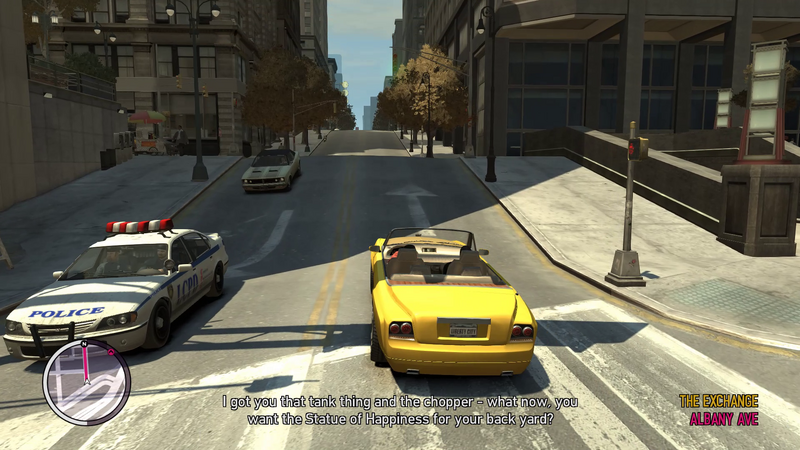Click the circular radar minimap

click(87, 382)
